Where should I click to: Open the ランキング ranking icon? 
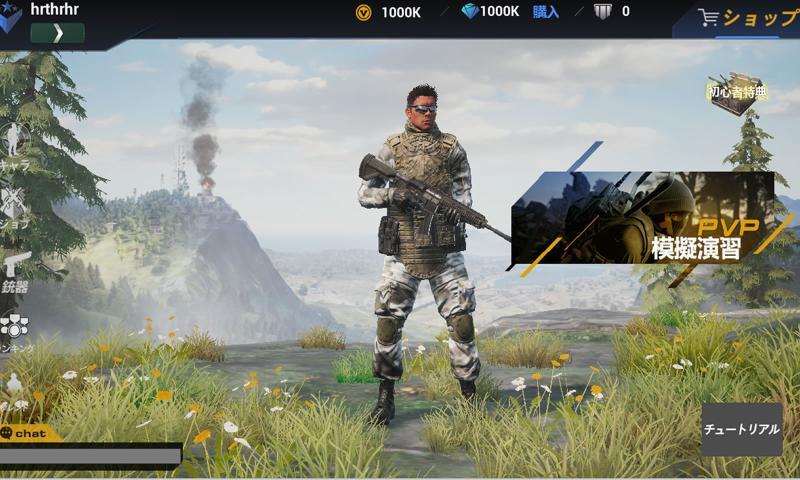tap(14, 330)
